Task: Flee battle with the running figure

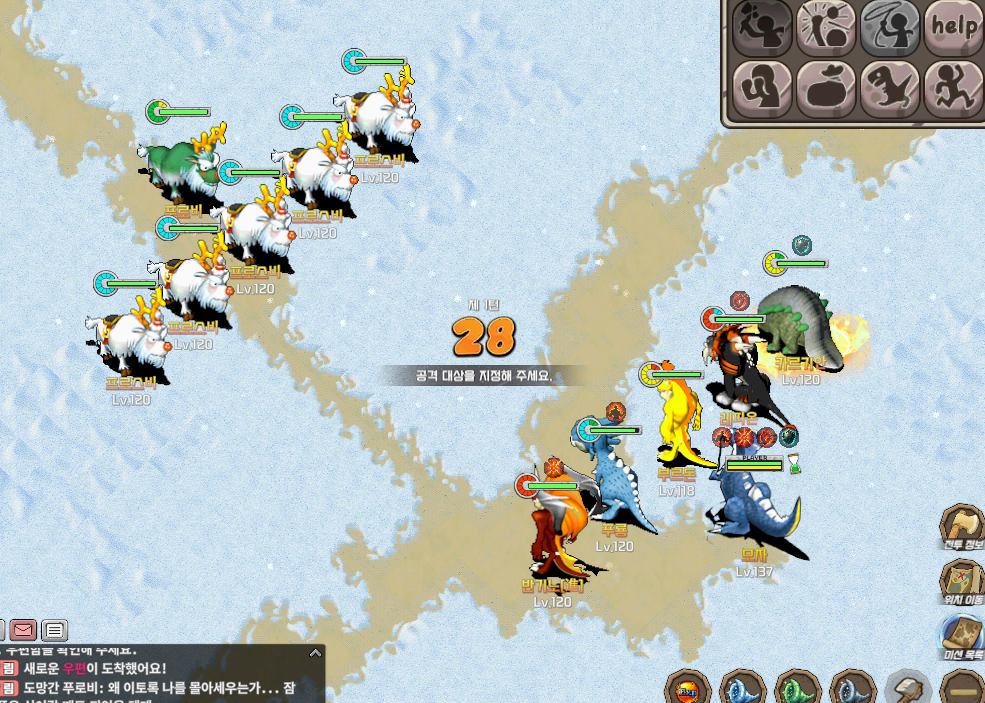Action: (x=952, y=89)
